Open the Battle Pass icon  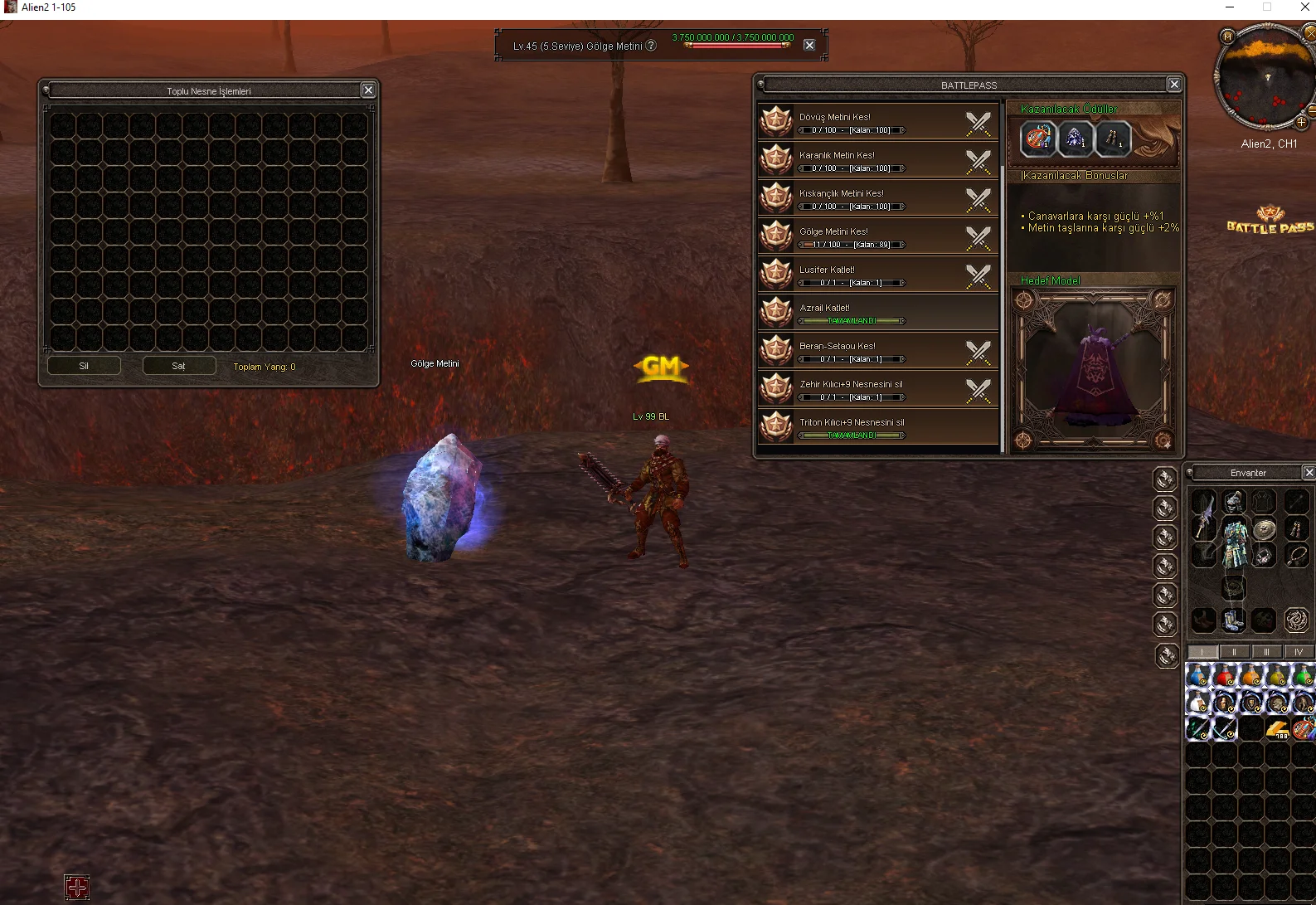[1270, 221]
